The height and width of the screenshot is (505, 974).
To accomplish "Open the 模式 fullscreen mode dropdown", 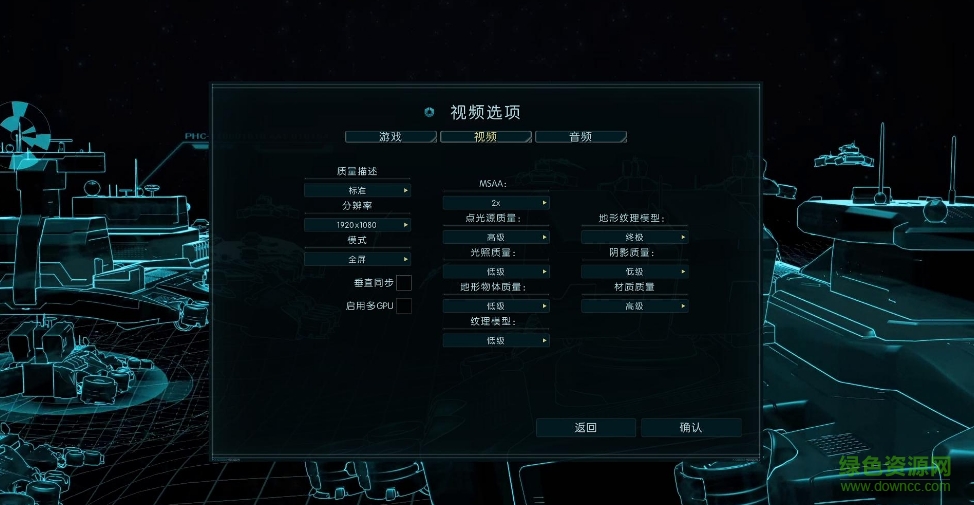I will click(357, 259).
